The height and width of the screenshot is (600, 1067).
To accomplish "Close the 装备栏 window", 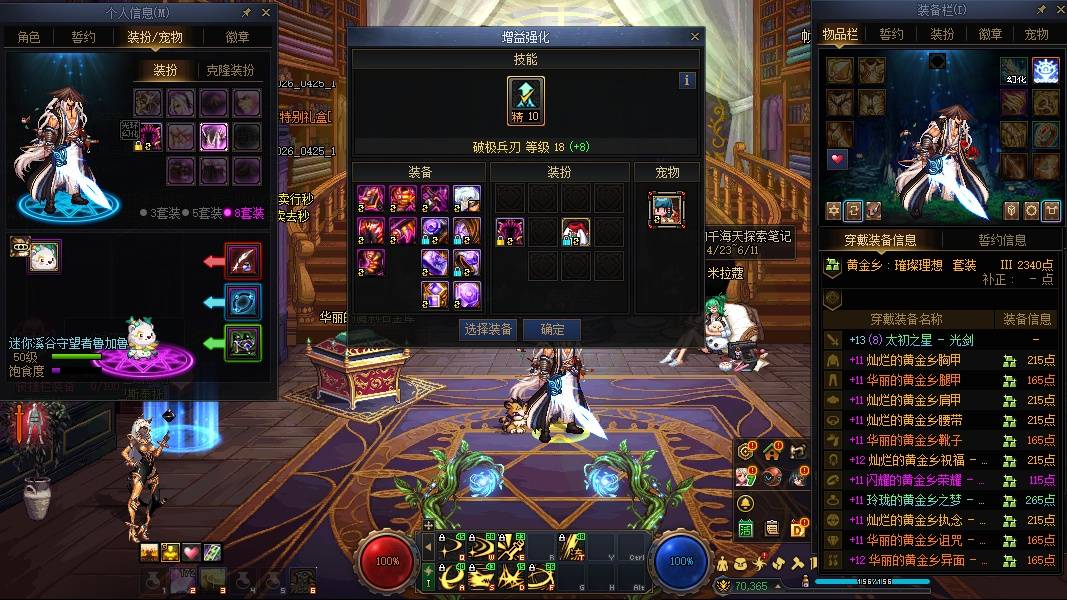I will [x=1057, y=10].
